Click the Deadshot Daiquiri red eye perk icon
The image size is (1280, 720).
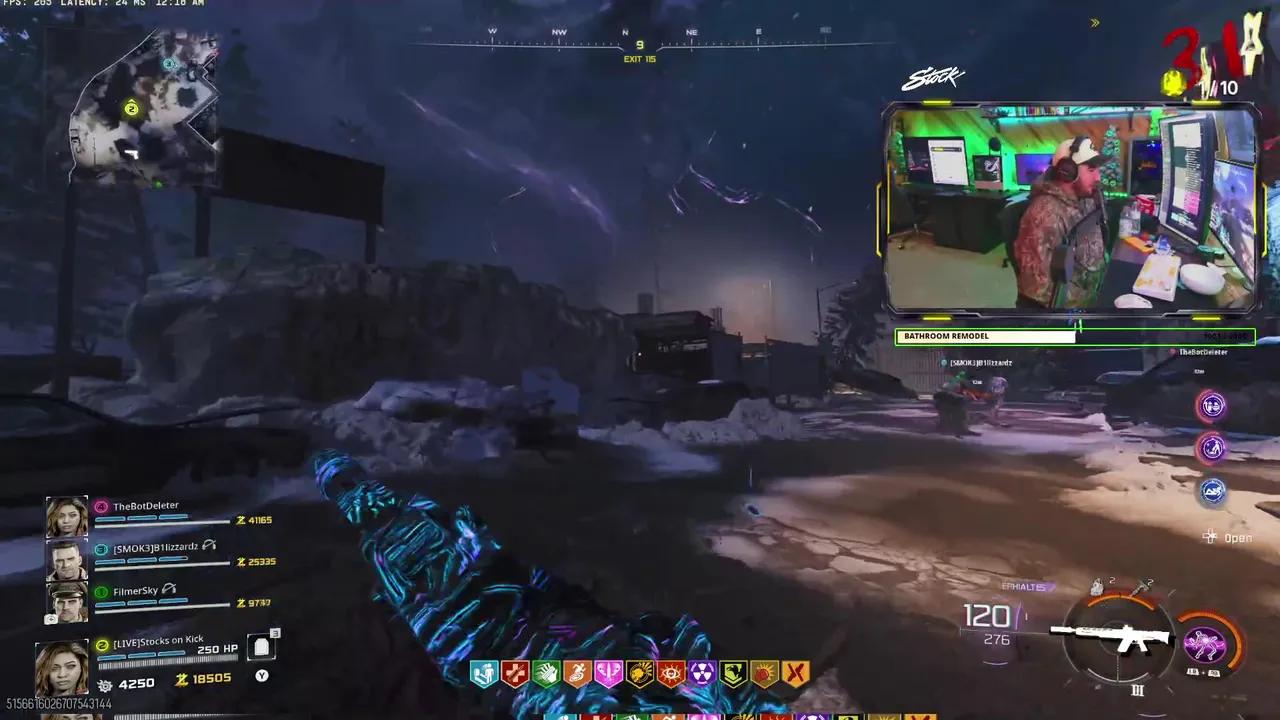click(x=669, y=673)
